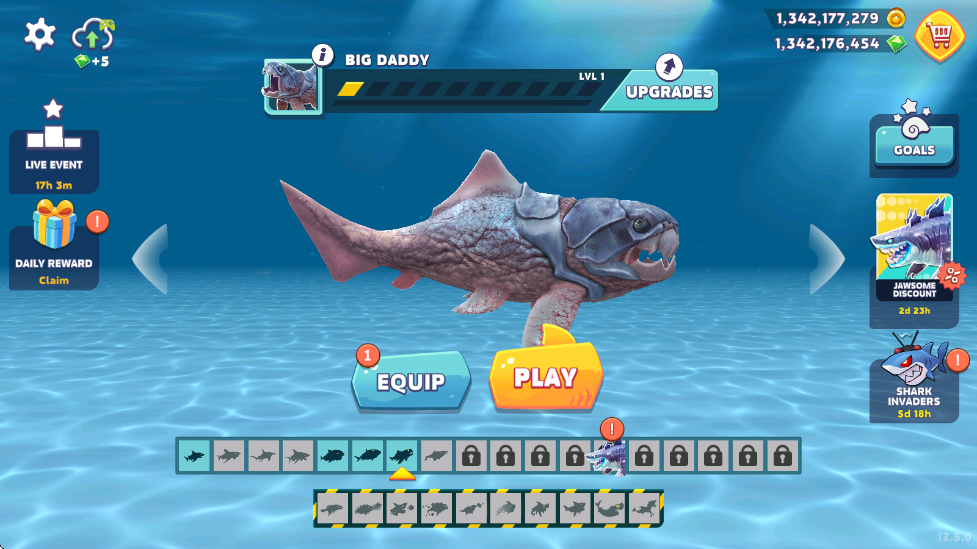The width and height of the screenshot is (977, 549).
Task: Claim the Daily Reward gift
Action: tap(54, 244)
